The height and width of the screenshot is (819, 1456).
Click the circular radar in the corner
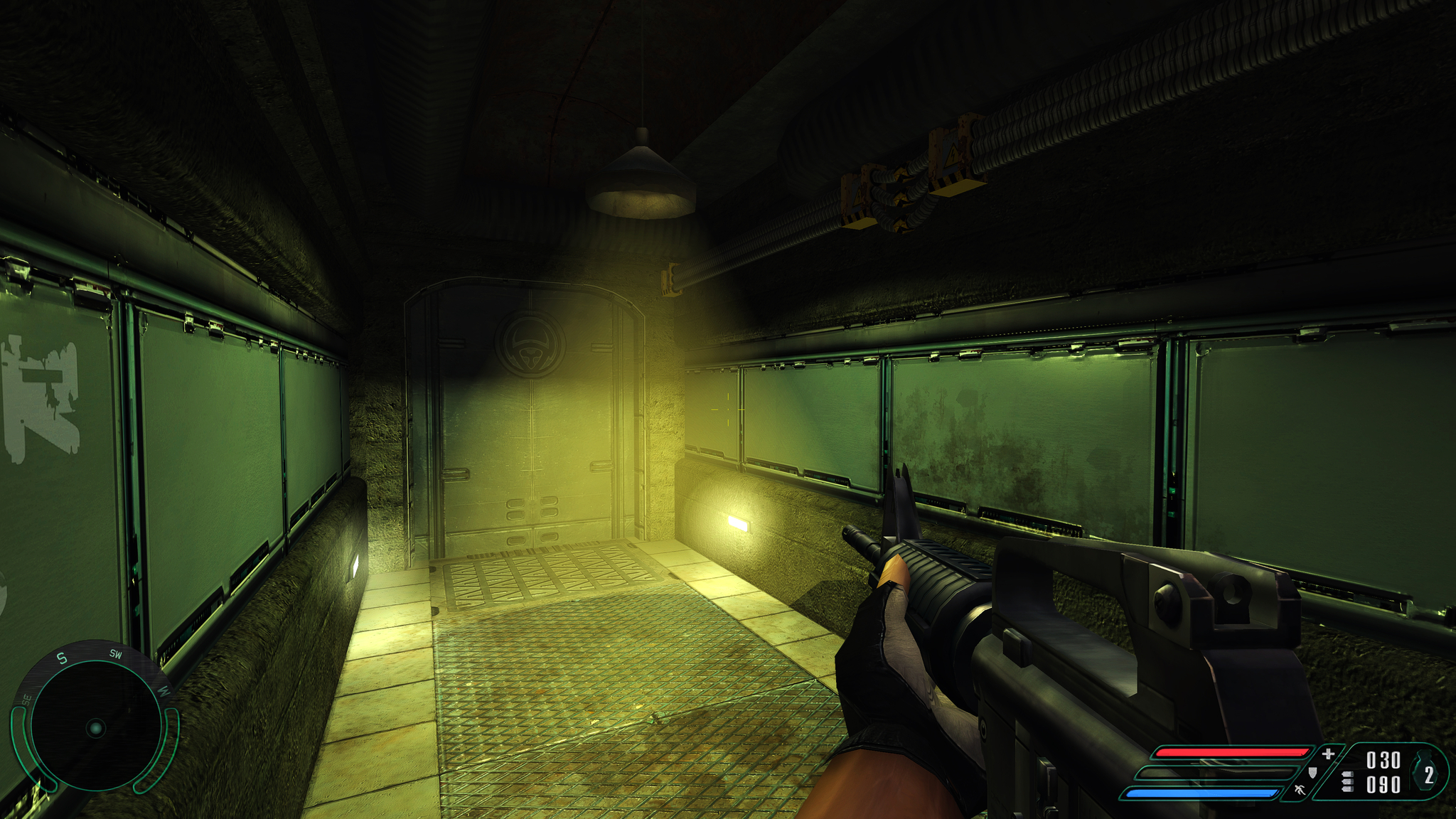click(95, 727)
